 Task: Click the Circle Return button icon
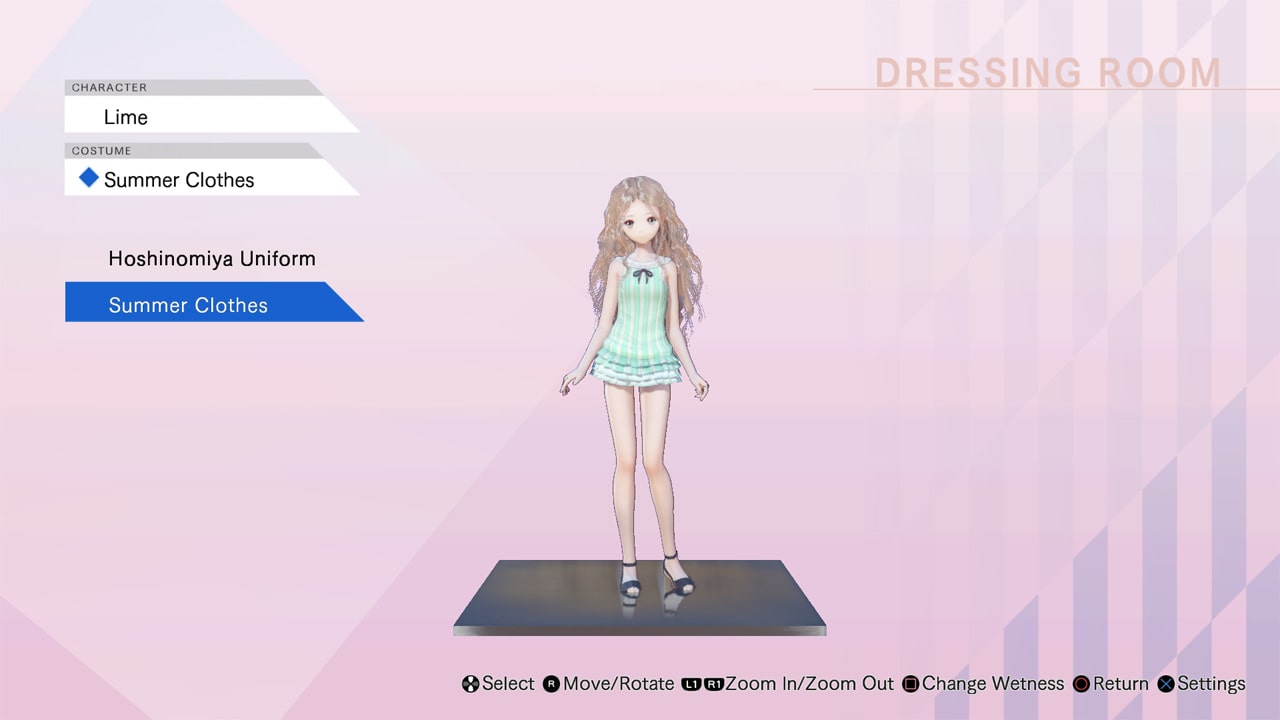click(x=1081, y=684)
